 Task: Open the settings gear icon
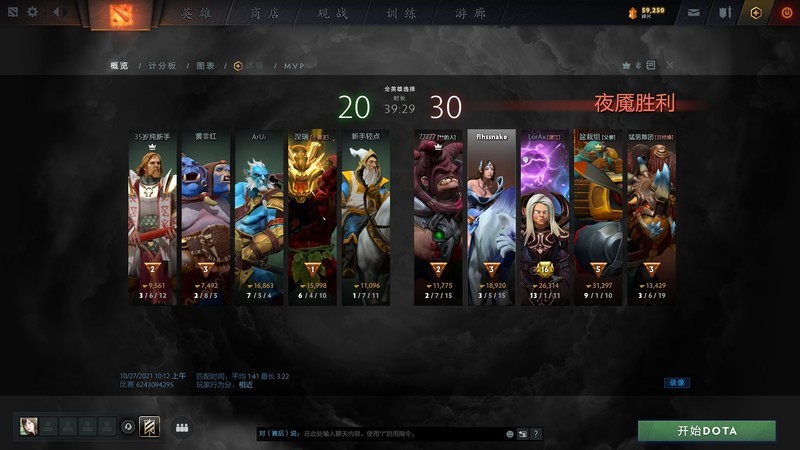32,12
